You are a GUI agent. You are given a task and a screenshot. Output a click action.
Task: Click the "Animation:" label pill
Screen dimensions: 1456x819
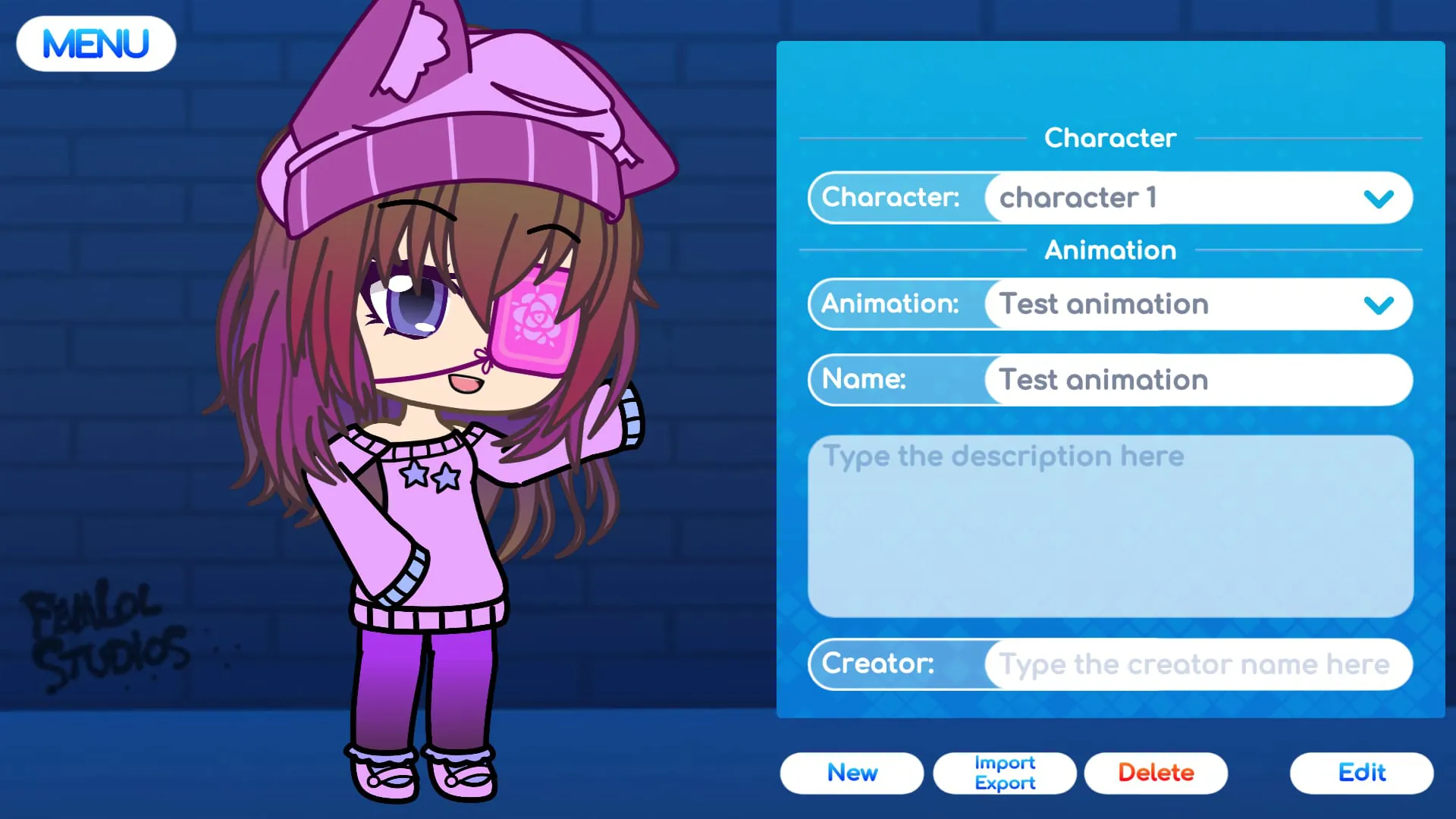(x=891, y=304)
